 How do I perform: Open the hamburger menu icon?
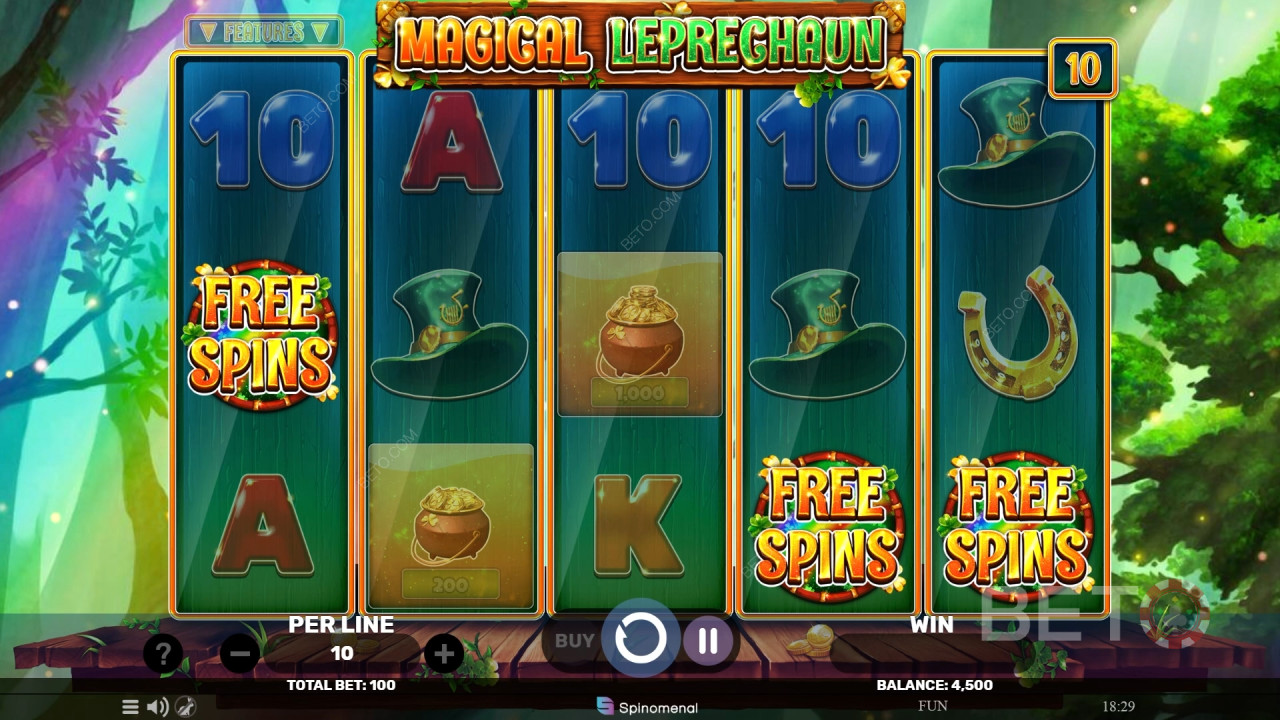pyautogui.click(x=130, y=707)
